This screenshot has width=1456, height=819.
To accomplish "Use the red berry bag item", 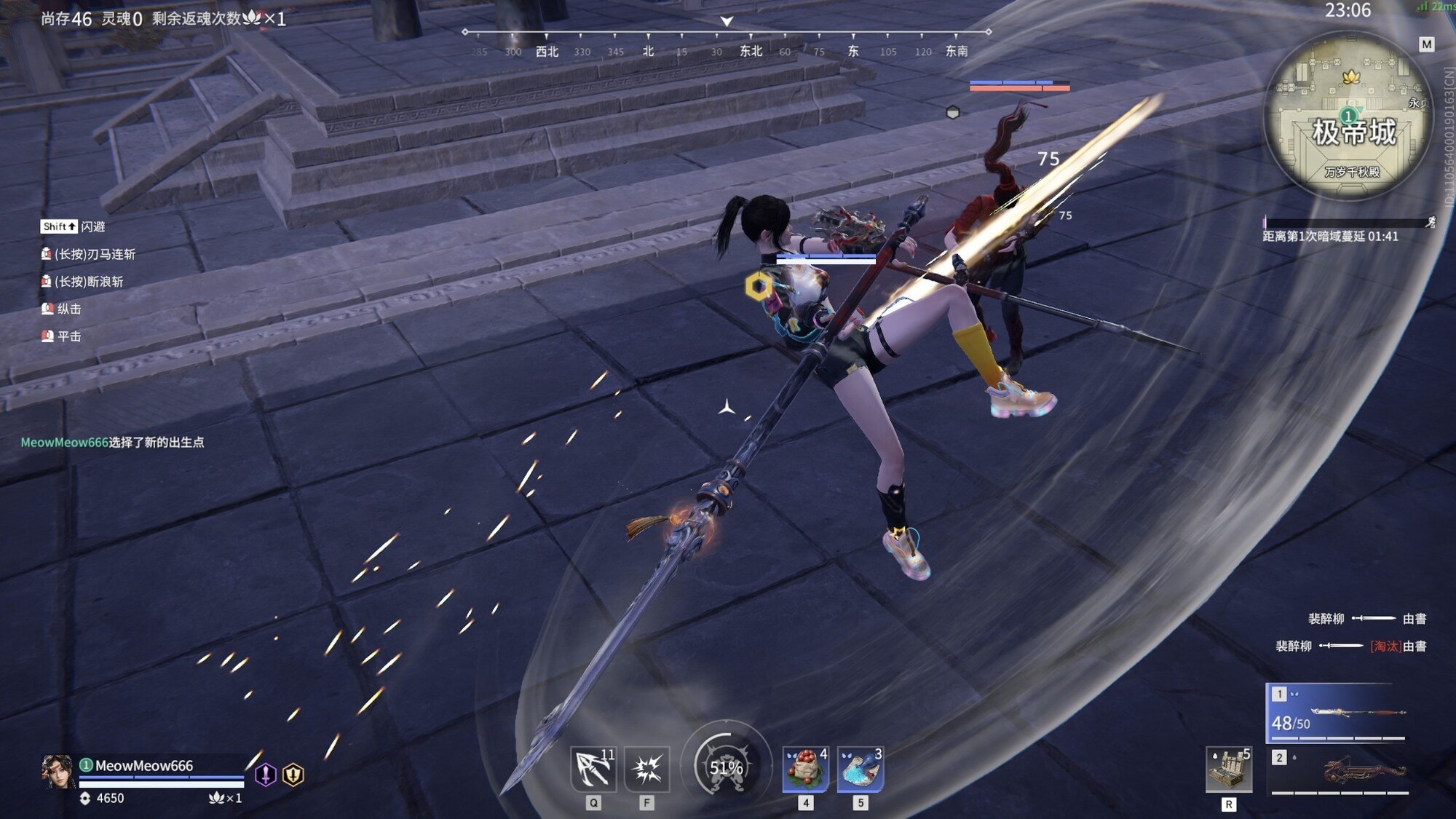I will pyautogui.click(x=805, y=769).
